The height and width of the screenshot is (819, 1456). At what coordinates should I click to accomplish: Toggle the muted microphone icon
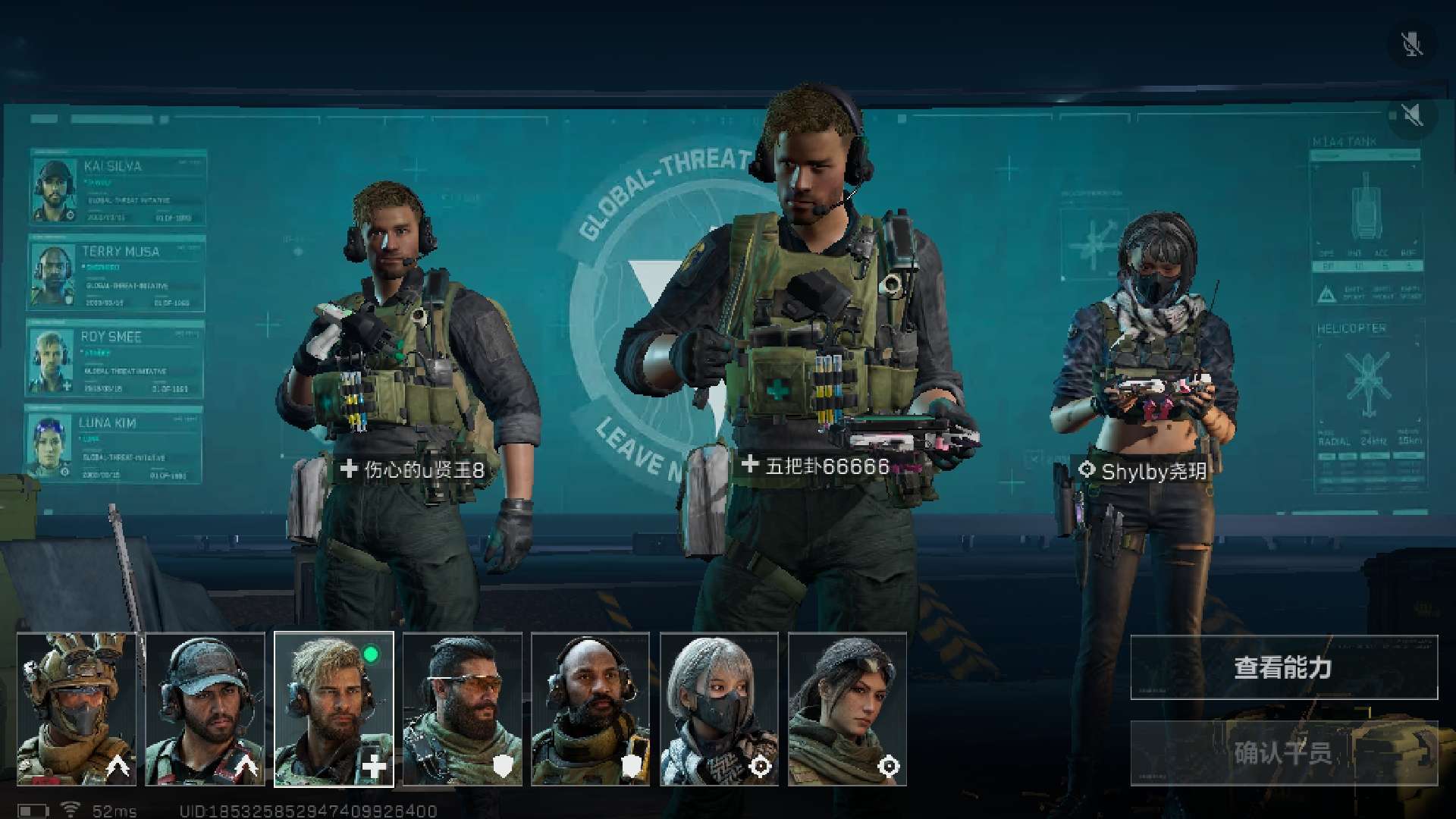tap(1411, 45)
